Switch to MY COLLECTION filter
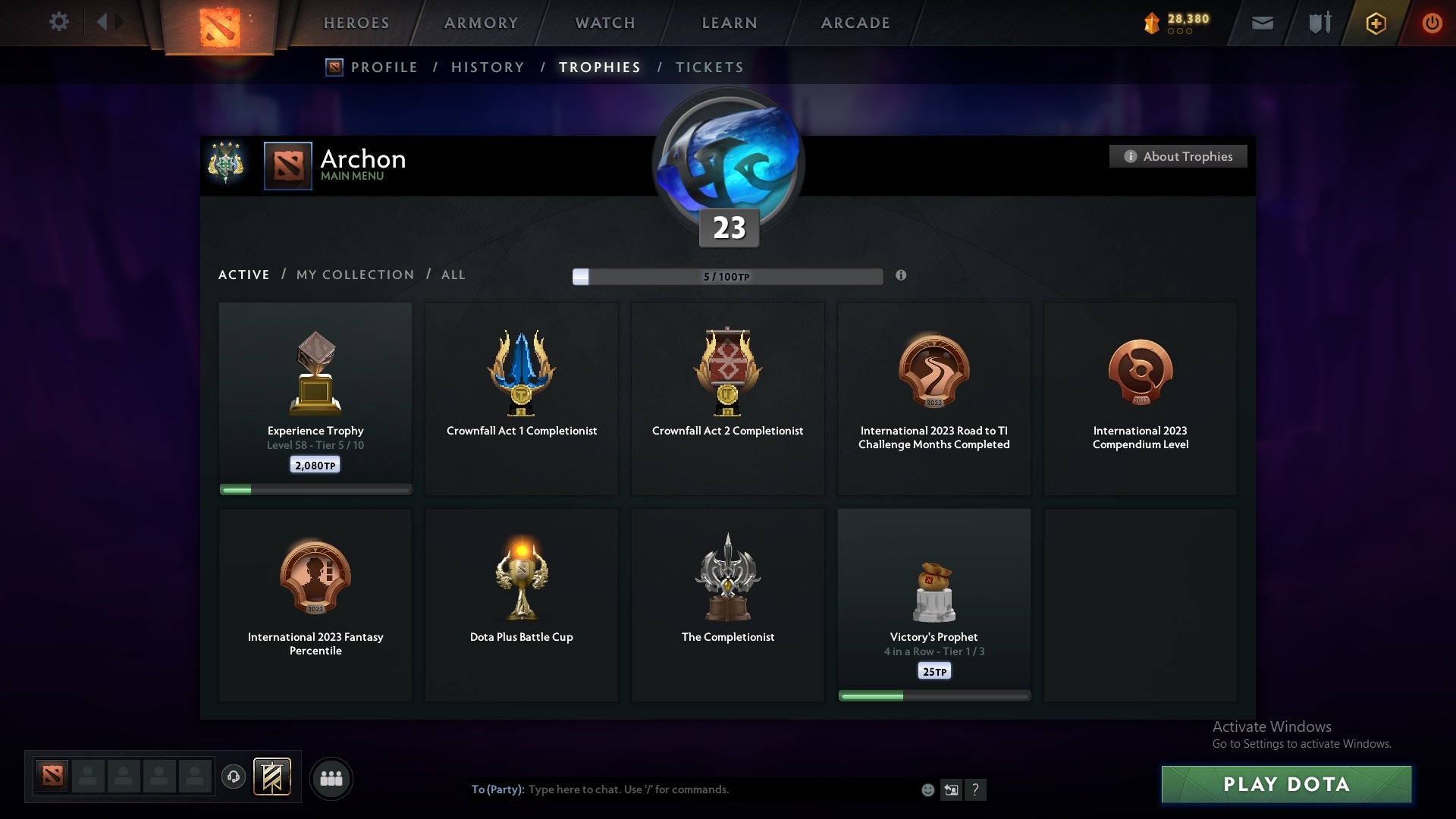The image size is (1456, 819). [x=354, y=275]
